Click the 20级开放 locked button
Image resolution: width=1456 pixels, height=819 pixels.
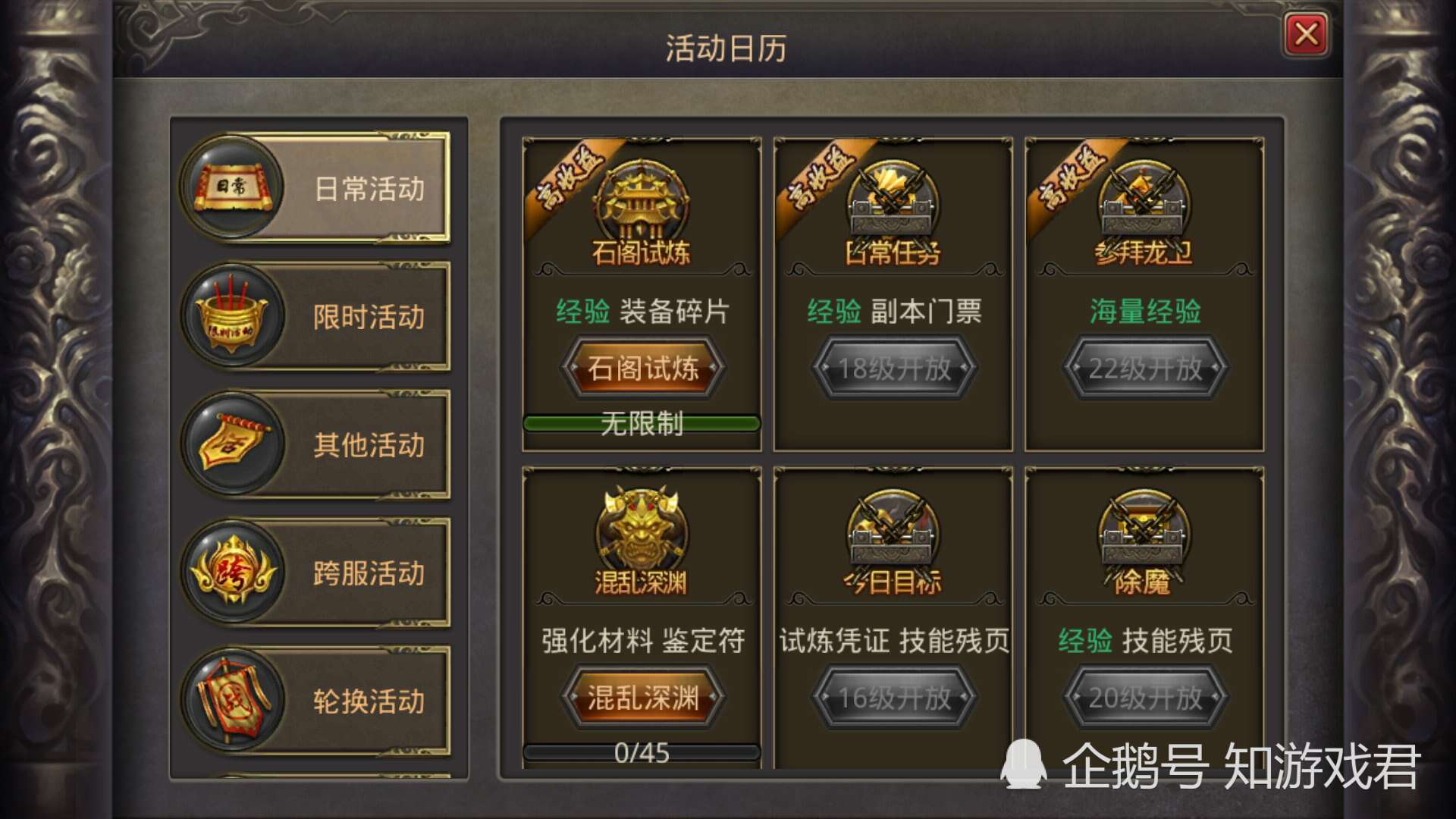click(1144, 698)
